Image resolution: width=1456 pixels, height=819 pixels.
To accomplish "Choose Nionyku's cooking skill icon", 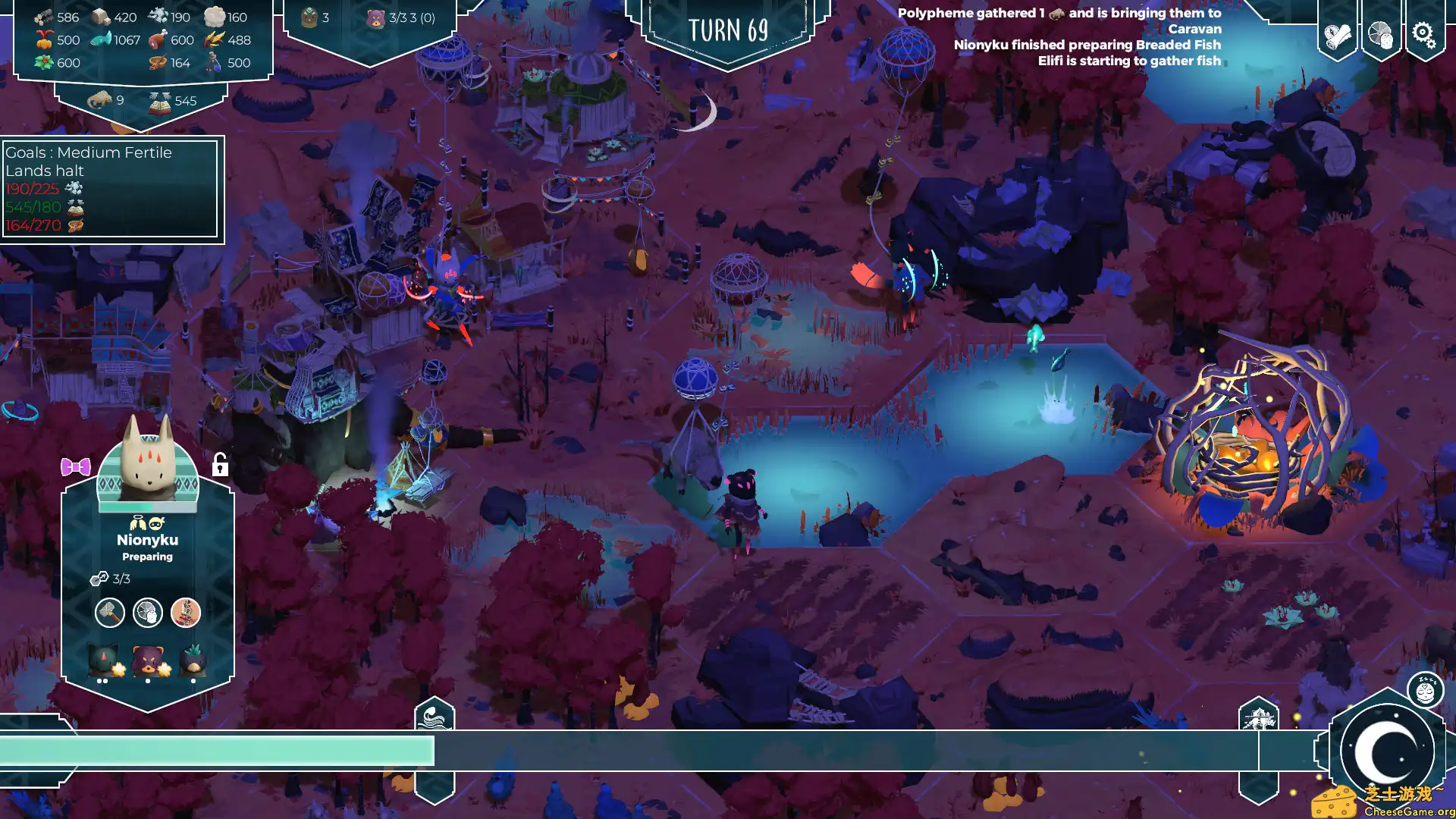I will (148, 612).
